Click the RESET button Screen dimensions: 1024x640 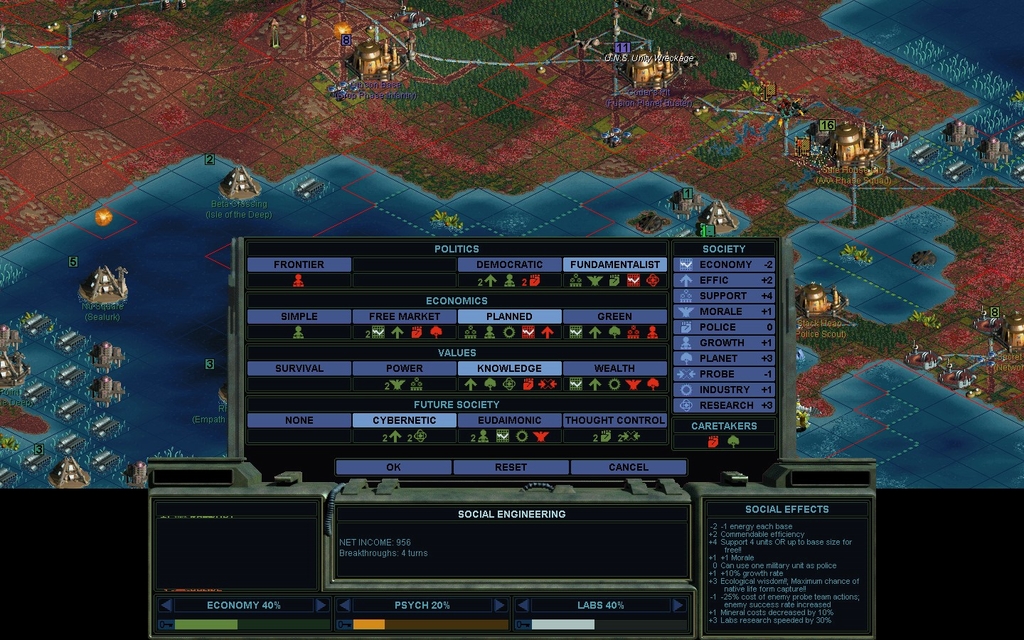(511, 467)
